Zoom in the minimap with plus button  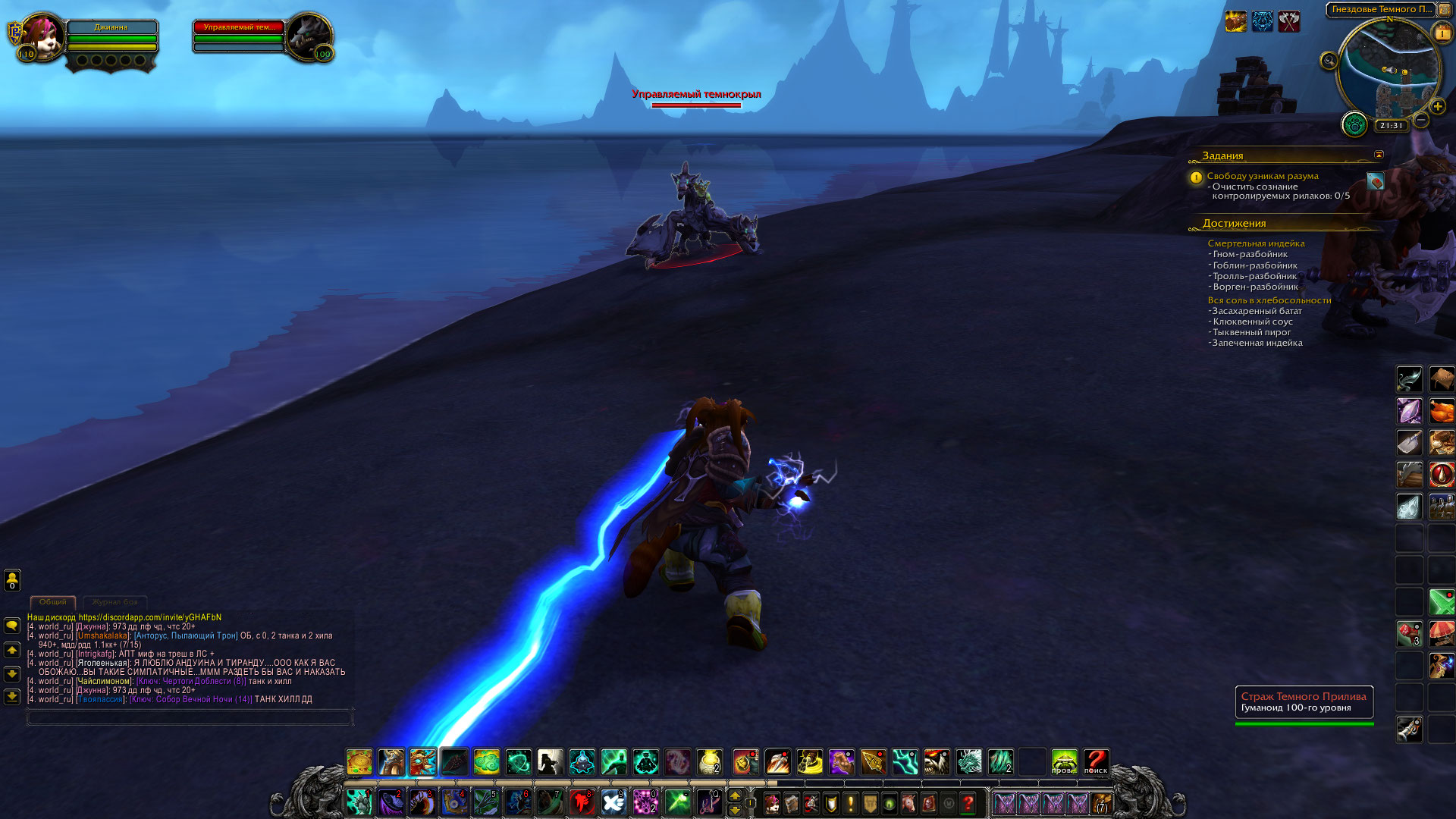click(1437, 107)
